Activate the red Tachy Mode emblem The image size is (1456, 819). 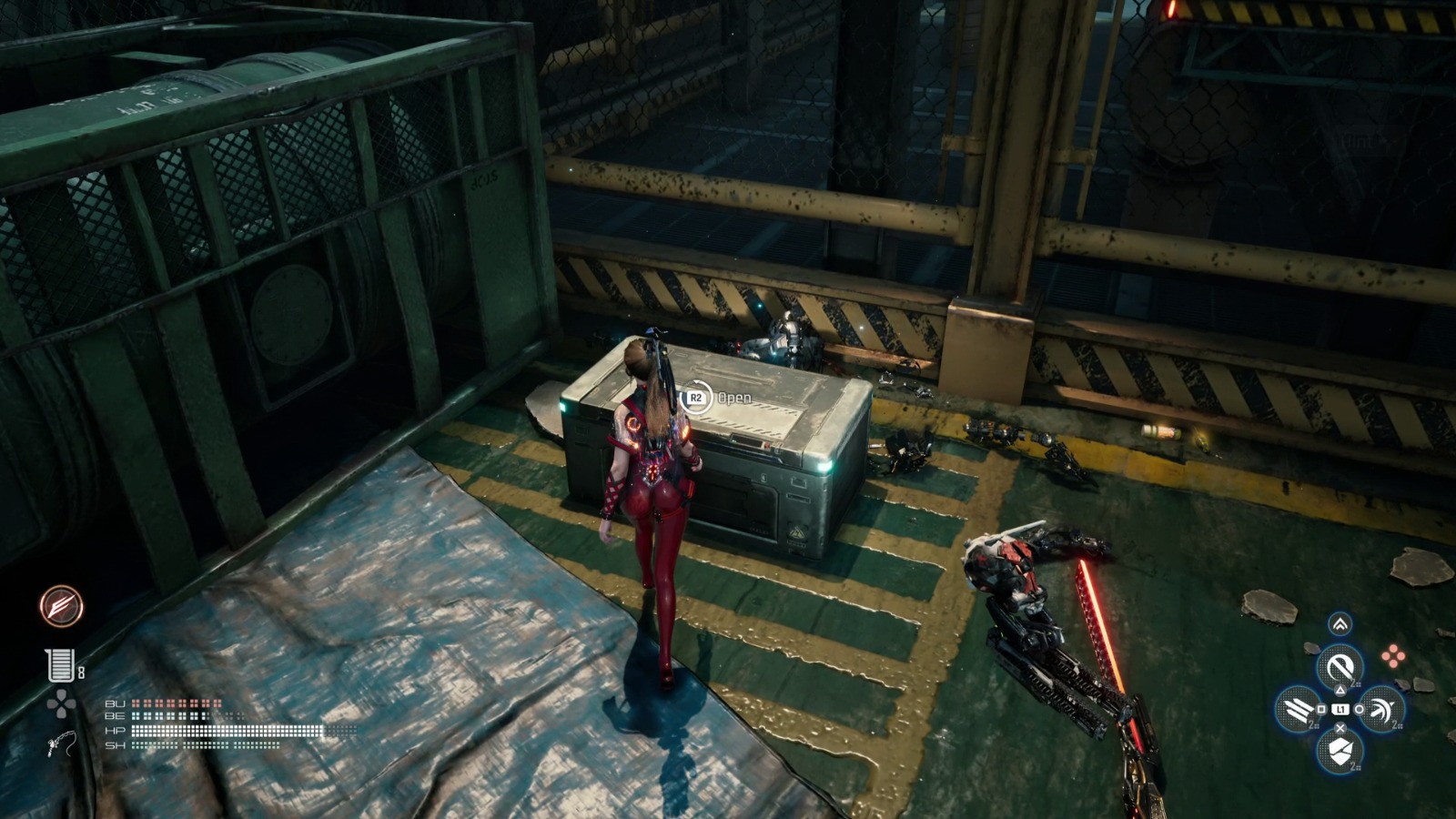(x=62, y=606)
